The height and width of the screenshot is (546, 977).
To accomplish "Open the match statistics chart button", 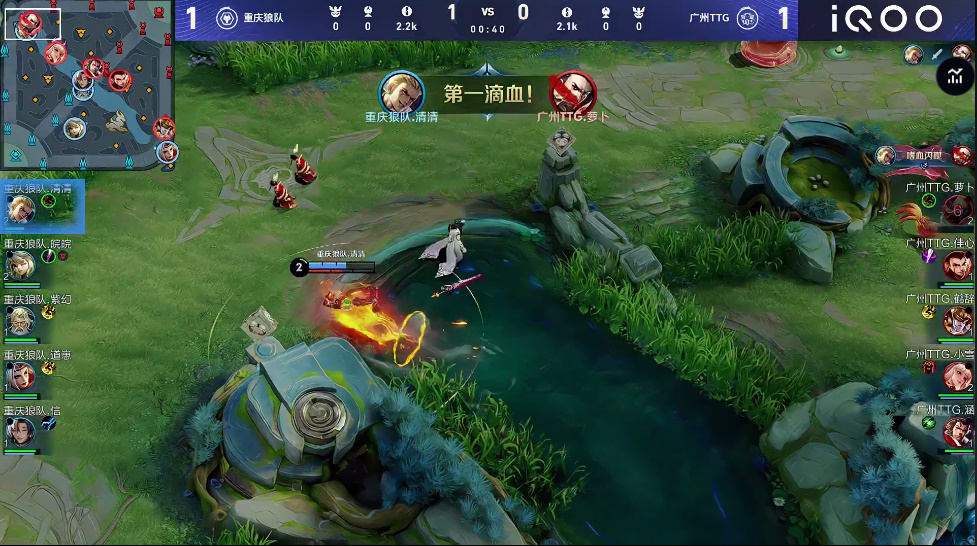I will coord(955,76).
